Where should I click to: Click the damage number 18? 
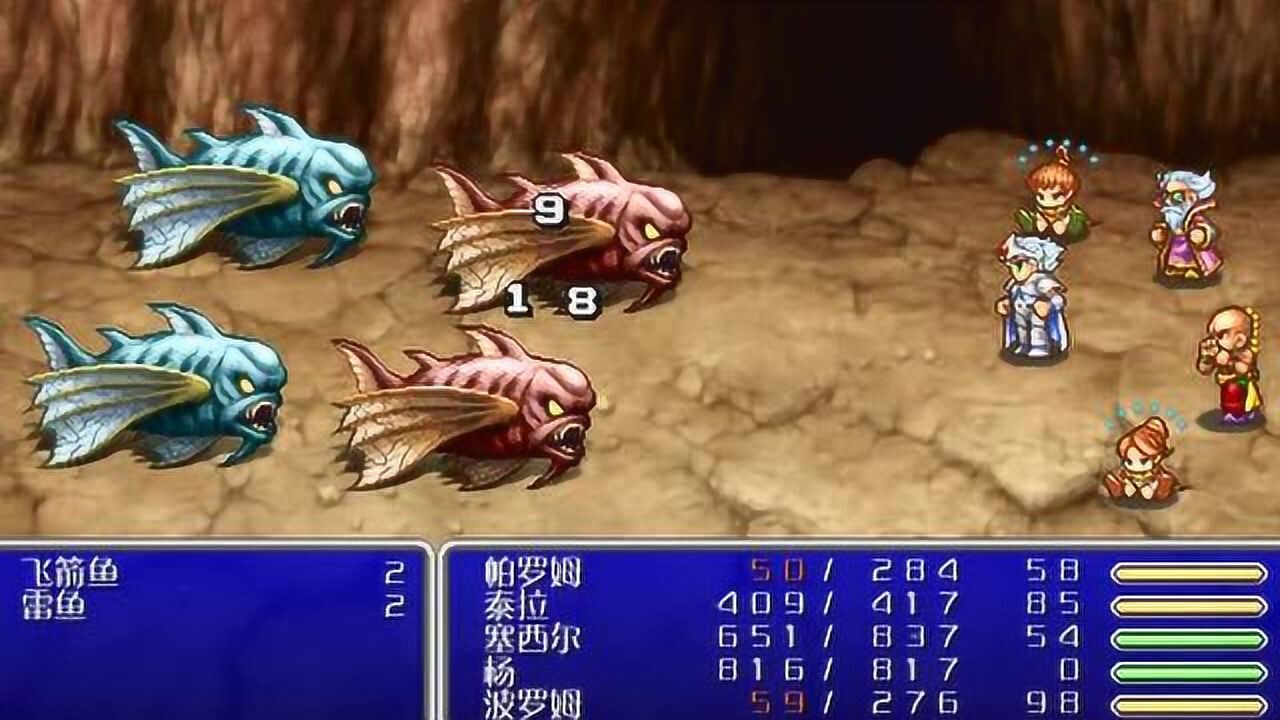coord(550,300)
